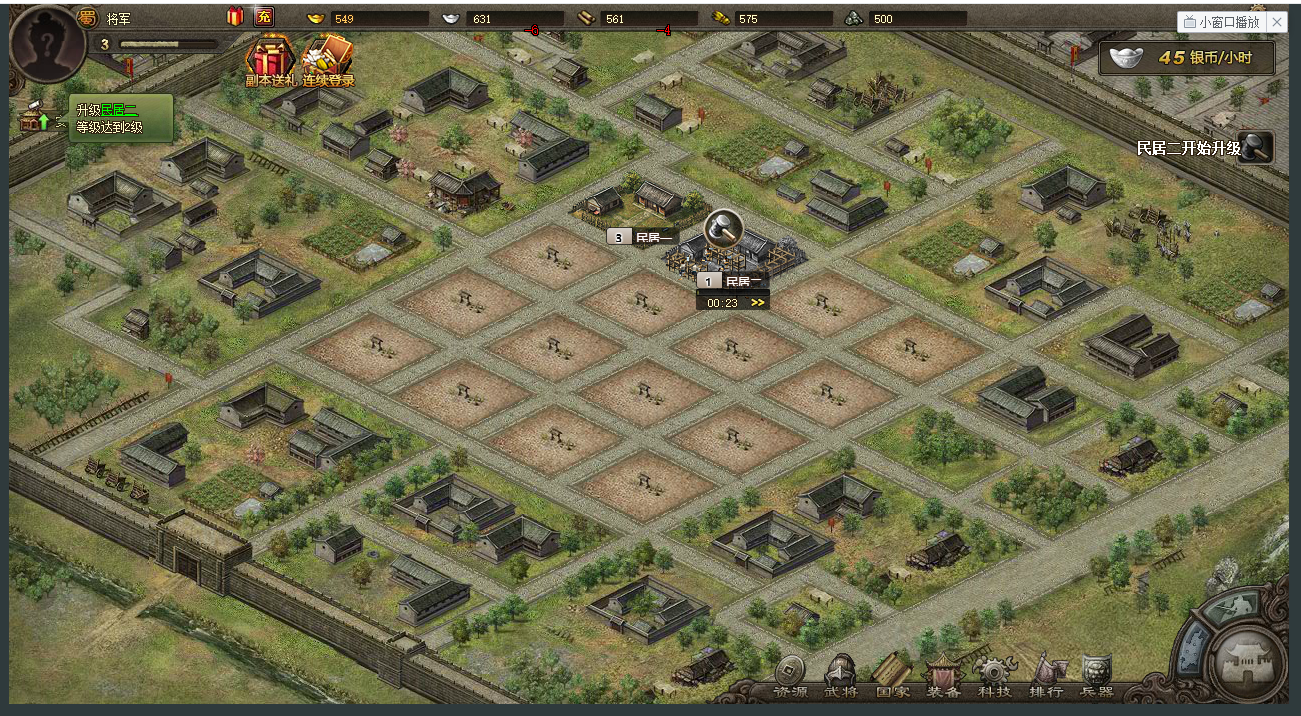Close the mini-window playback bar
The height and width of the screenshot is (716, 1301).
coord(1278,22)
